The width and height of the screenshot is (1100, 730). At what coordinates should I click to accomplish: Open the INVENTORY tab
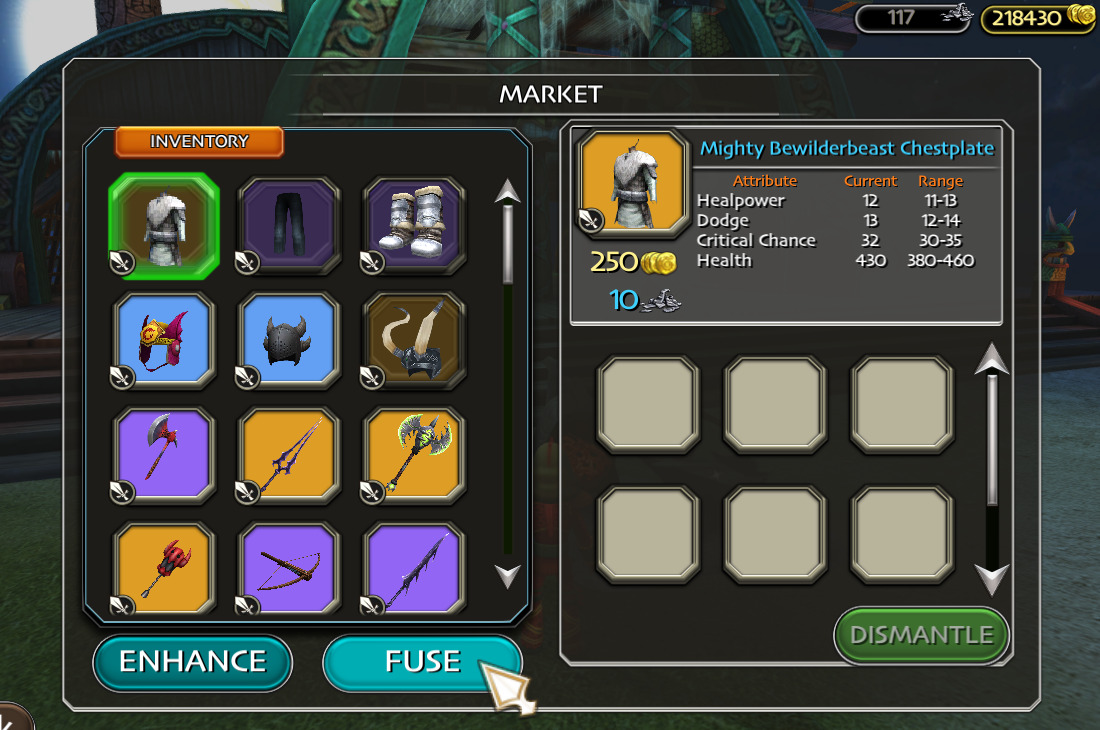coord(199,142)
